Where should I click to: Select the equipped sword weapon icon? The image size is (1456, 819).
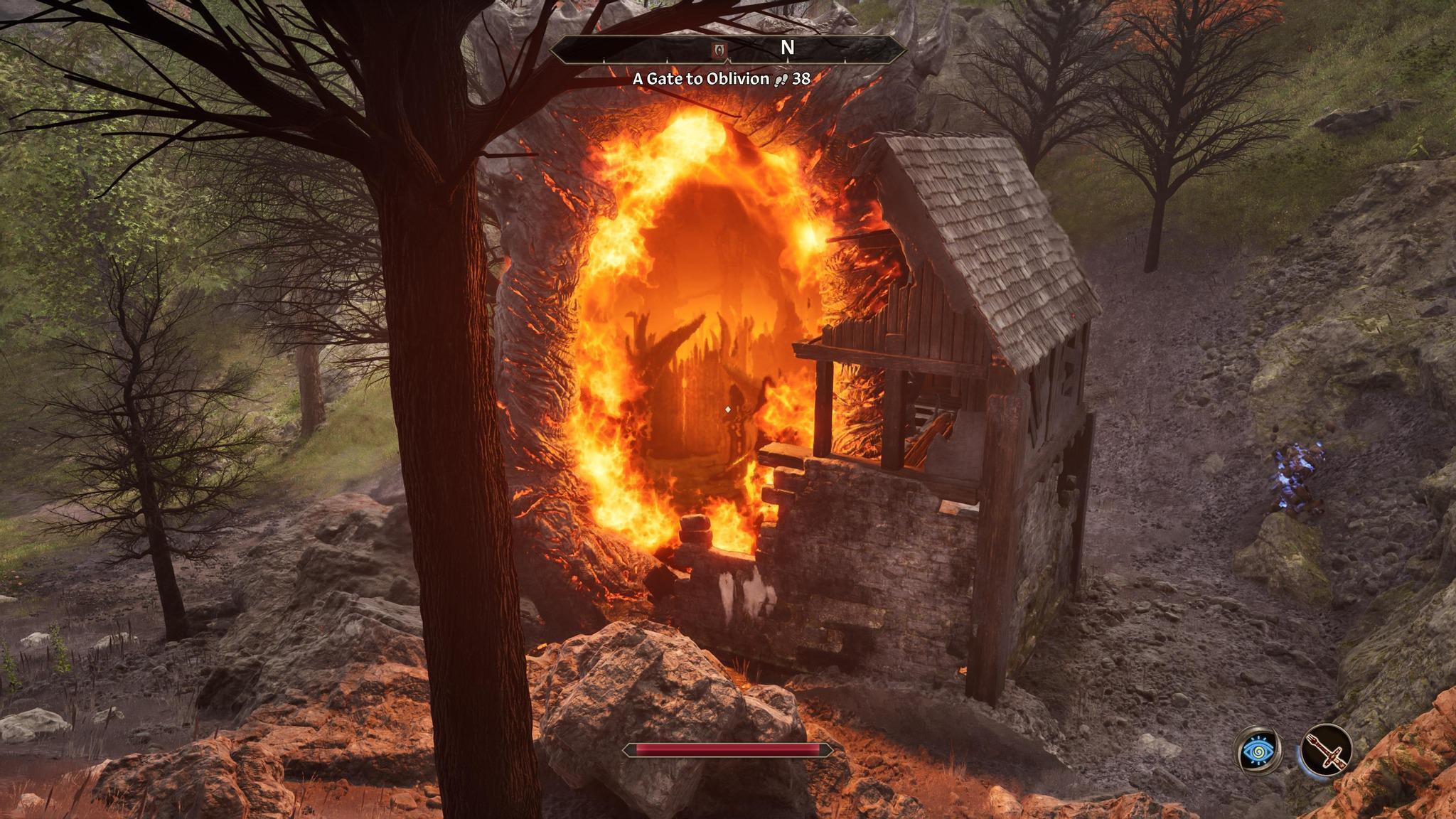point(1326,750)
